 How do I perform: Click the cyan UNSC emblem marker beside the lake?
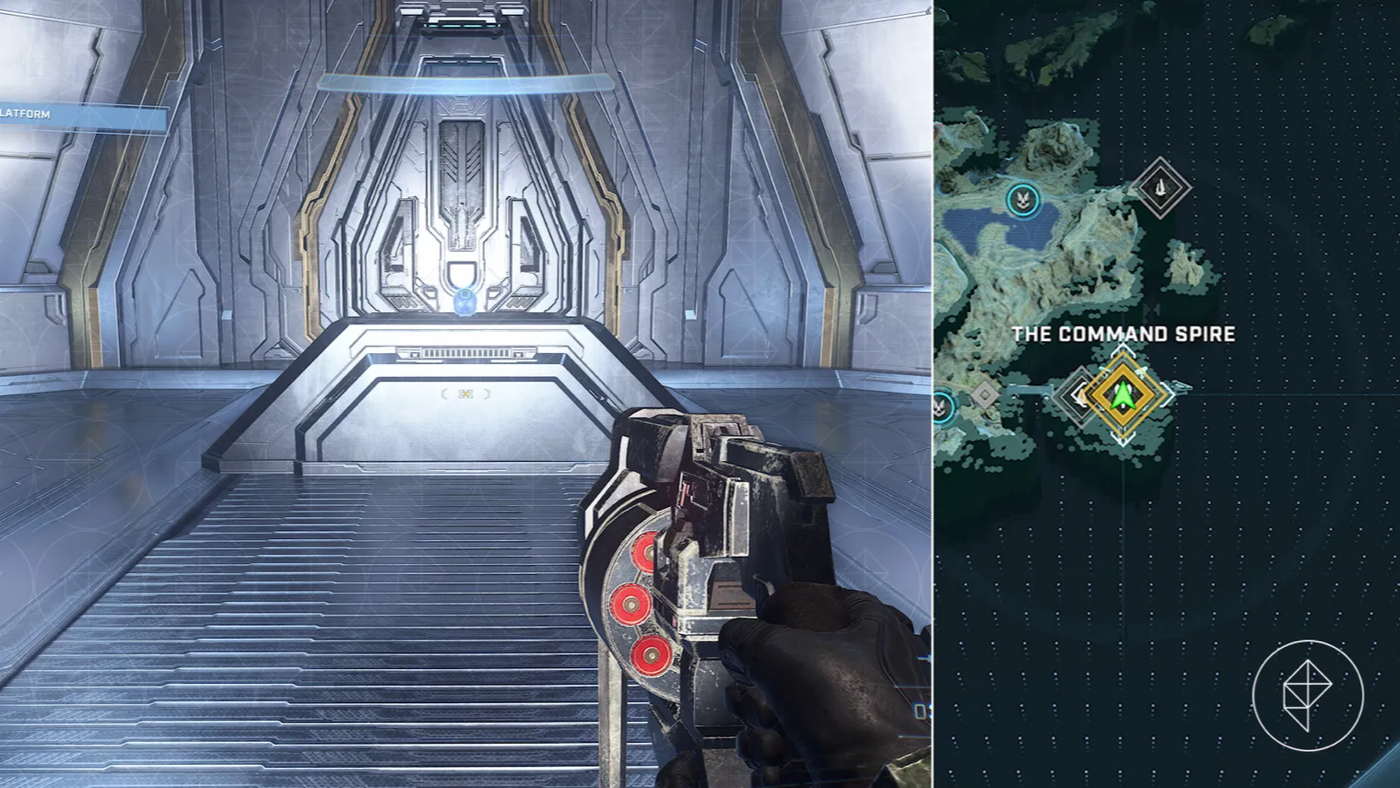1021,200
